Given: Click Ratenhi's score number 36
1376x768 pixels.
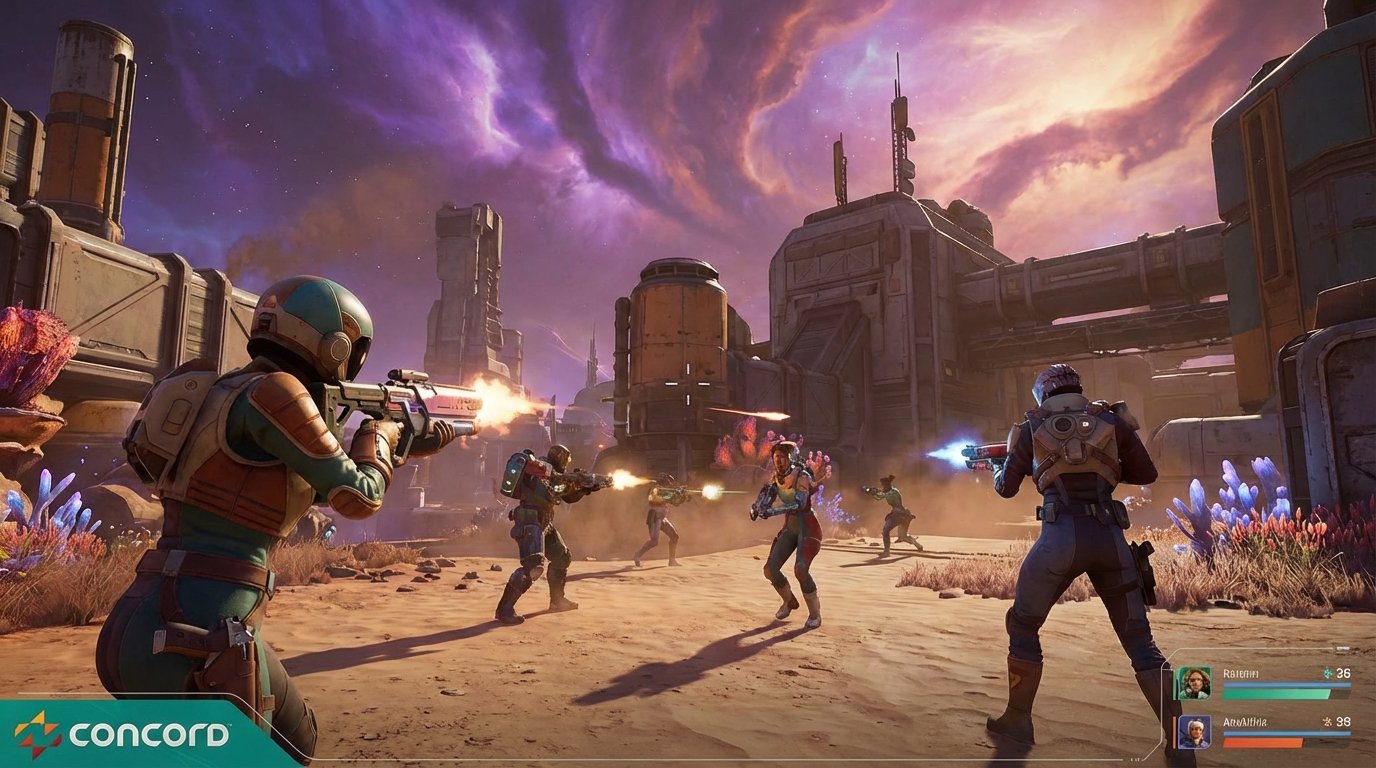Looking at the screenshot, I should pyautogui.click(x=1344, y=673).
